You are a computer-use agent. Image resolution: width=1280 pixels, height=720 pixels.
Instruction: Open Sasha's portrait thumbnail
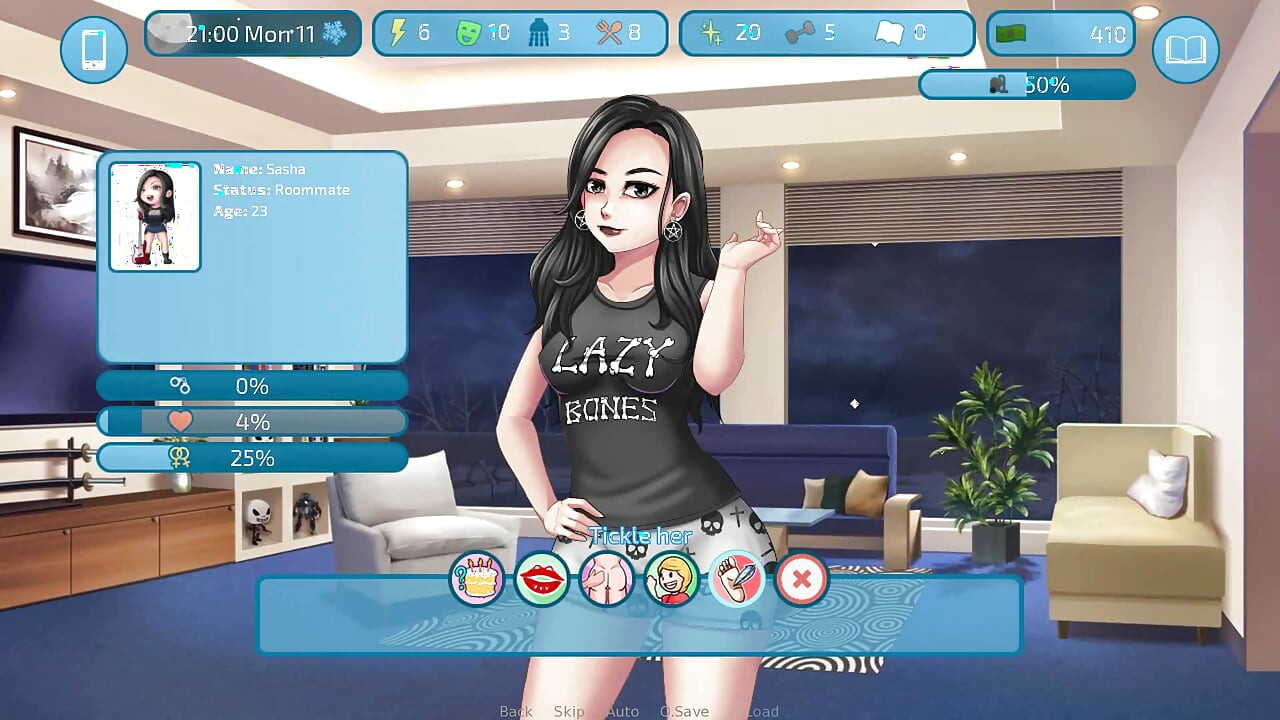[x=154, y=215]
